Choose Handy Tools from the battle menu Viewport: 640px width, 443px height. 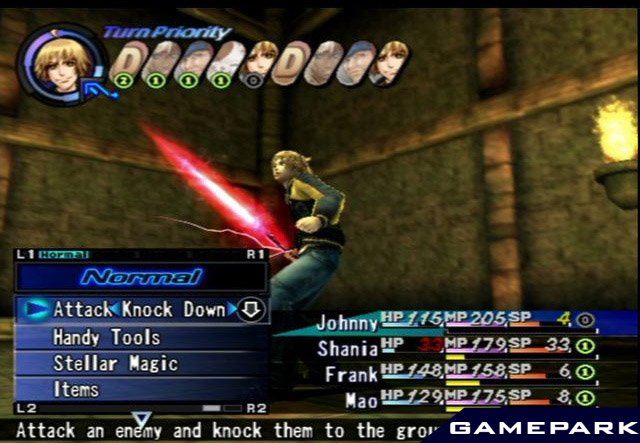(x=106, y=337)
